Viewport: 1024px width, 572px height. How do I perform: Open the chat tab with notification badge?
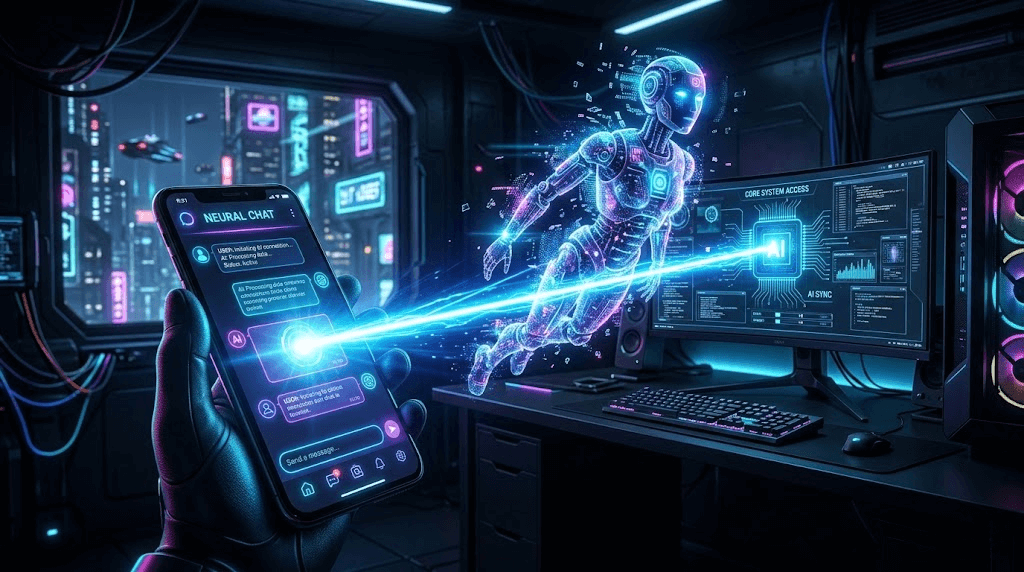pos(333,479)
